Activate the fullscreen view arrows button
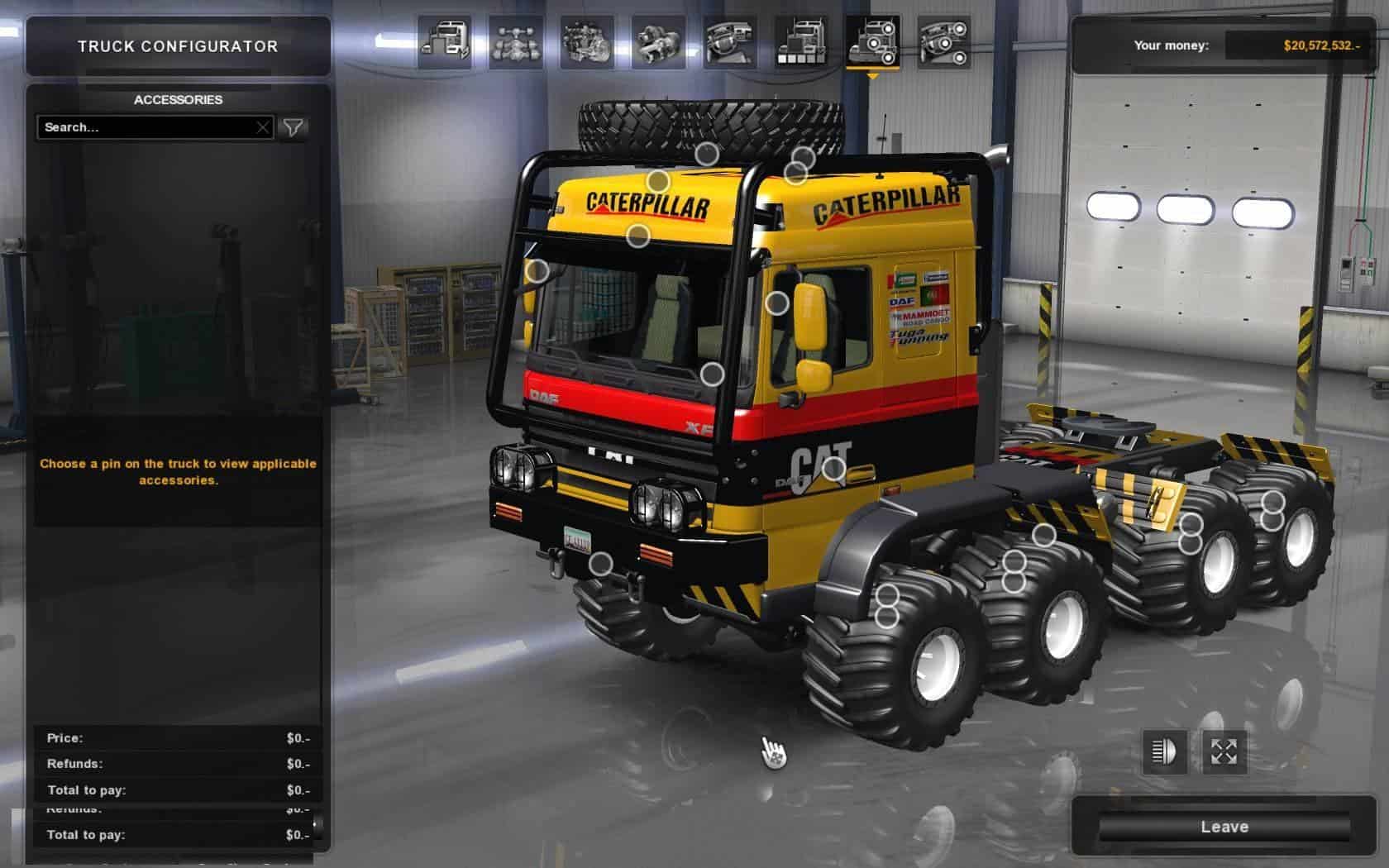The width and height of the screenshot is (1389, 868). (1224, 751)
